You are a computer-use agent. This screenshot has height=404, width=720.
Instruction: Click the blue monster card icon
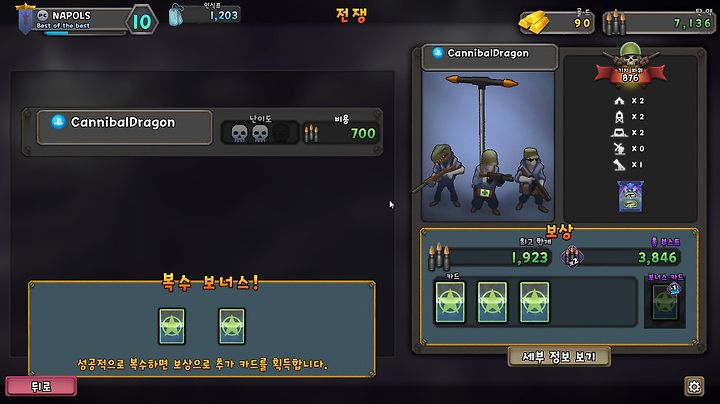(x=631, y=196)
